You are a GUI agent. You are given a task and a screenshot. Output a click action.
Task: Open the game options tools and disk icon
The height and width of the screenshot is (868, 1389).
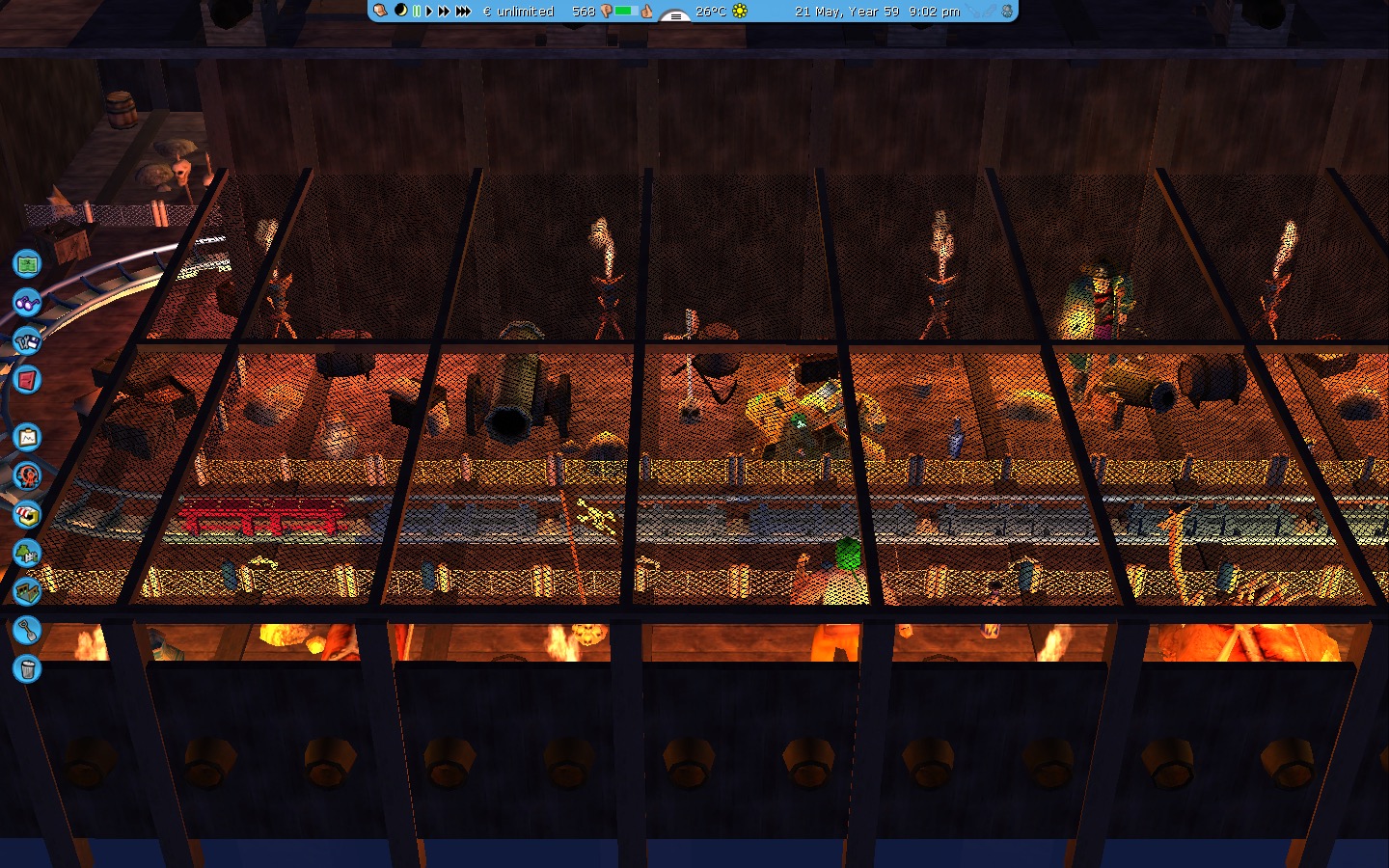click(x=27, y=340)
